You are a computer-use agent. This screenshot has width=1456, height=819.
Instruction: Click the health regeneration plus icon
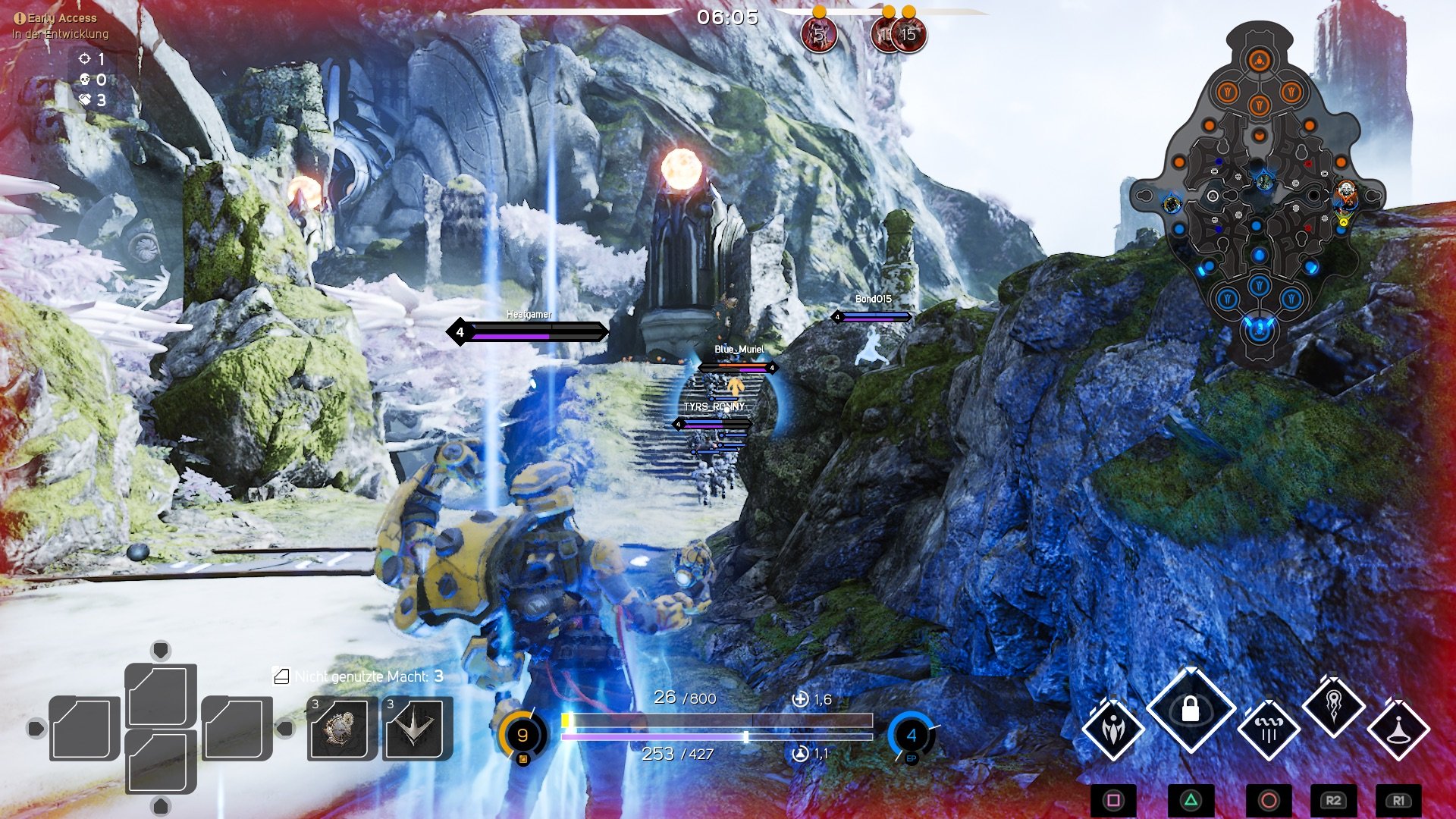pyautogui.click(x=799, y=699)
